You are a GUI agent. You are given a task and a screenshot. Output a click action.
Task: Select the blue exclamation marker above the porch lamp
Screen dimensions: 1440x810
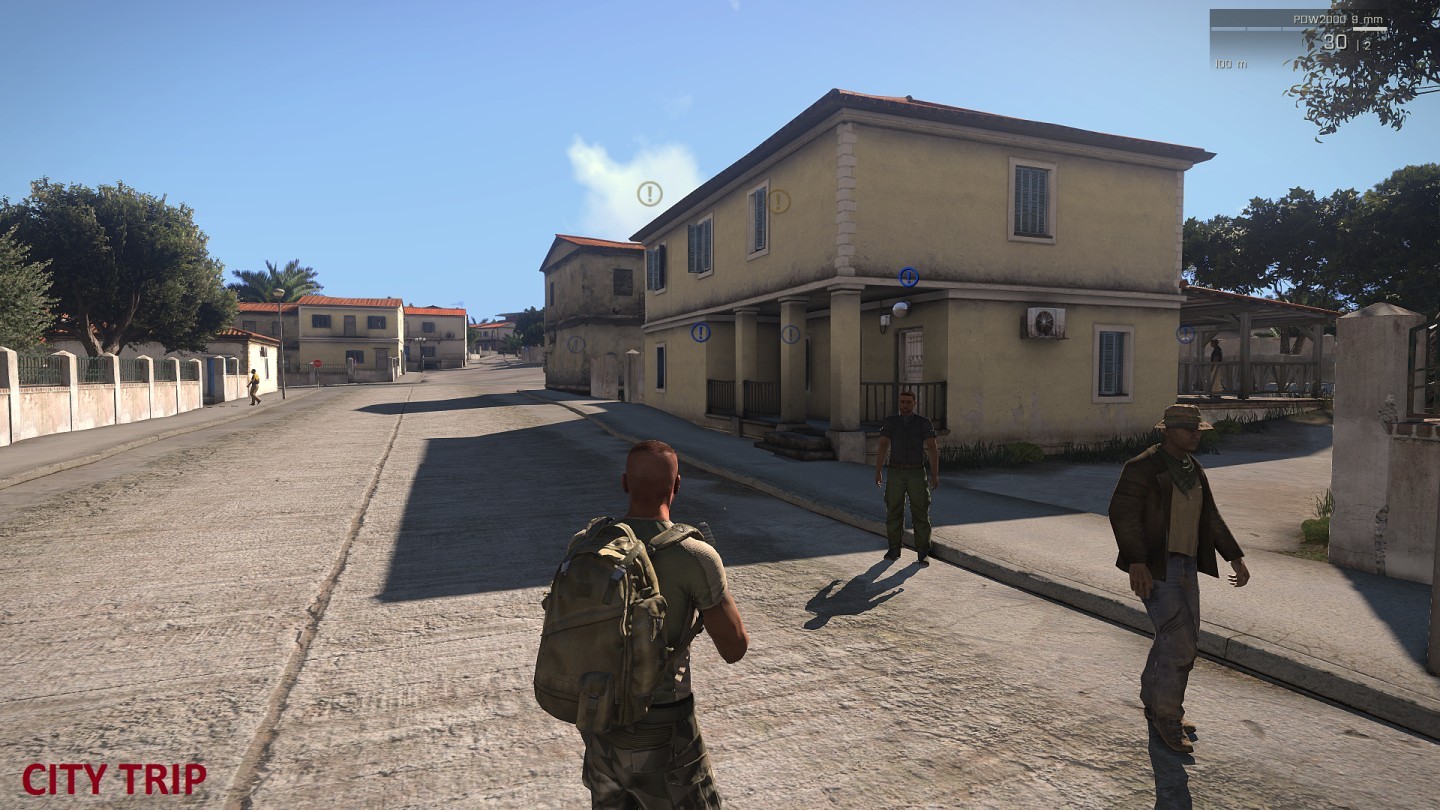click(908, 277)
